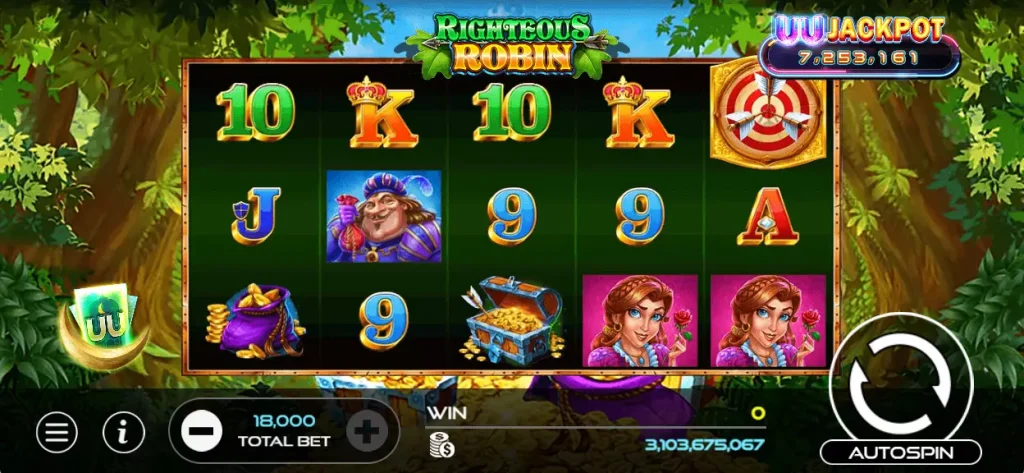Open the UU Jackpot banner
The width and height of the screenshot is (1024, 473).
click(x=860, y=43)
